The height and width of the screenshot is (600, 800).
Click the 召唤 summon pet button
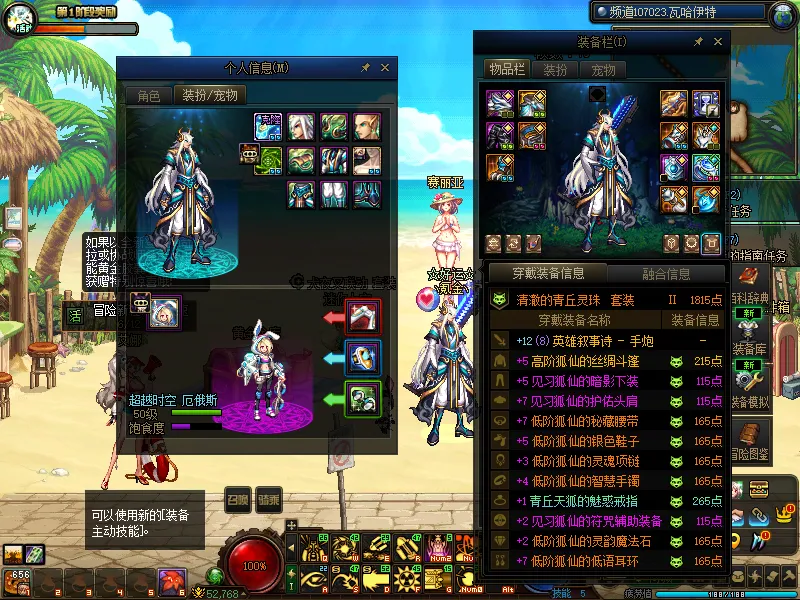click(237, 500)
